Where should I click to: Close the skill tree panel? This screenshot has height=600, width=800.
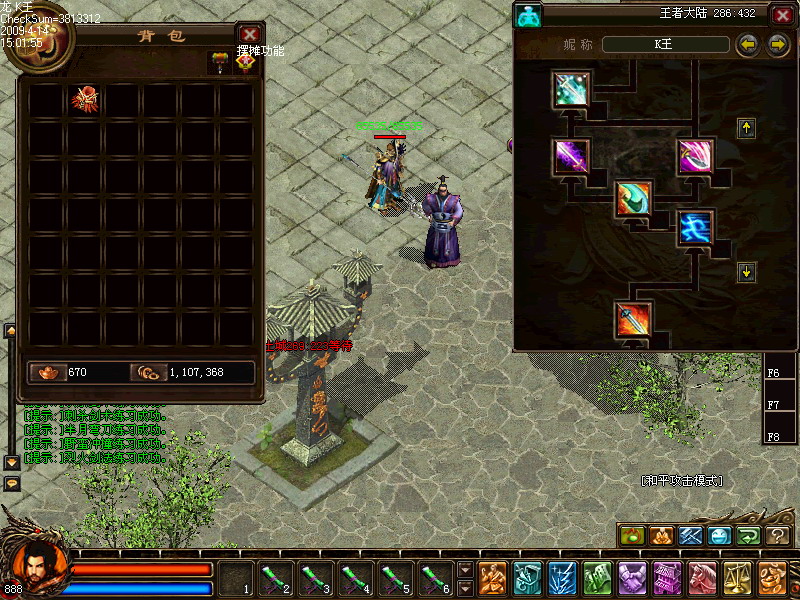(782, 15)
